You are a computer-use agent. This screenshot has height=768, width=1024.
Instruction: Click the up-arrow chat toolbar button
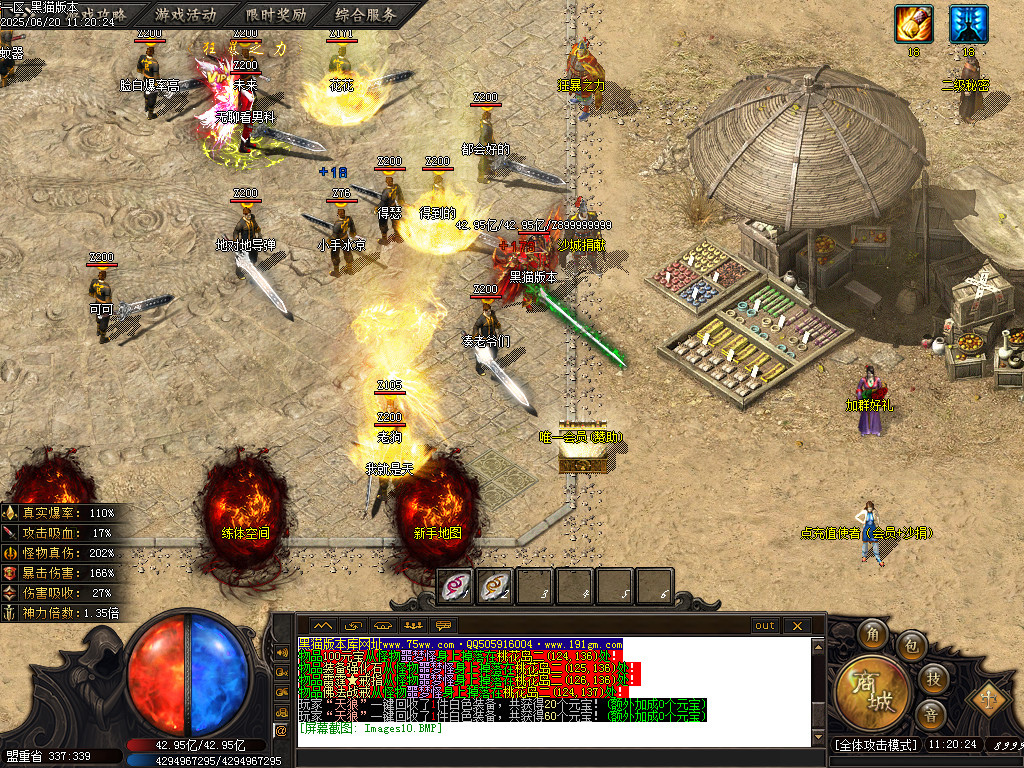tap(322, 626)
